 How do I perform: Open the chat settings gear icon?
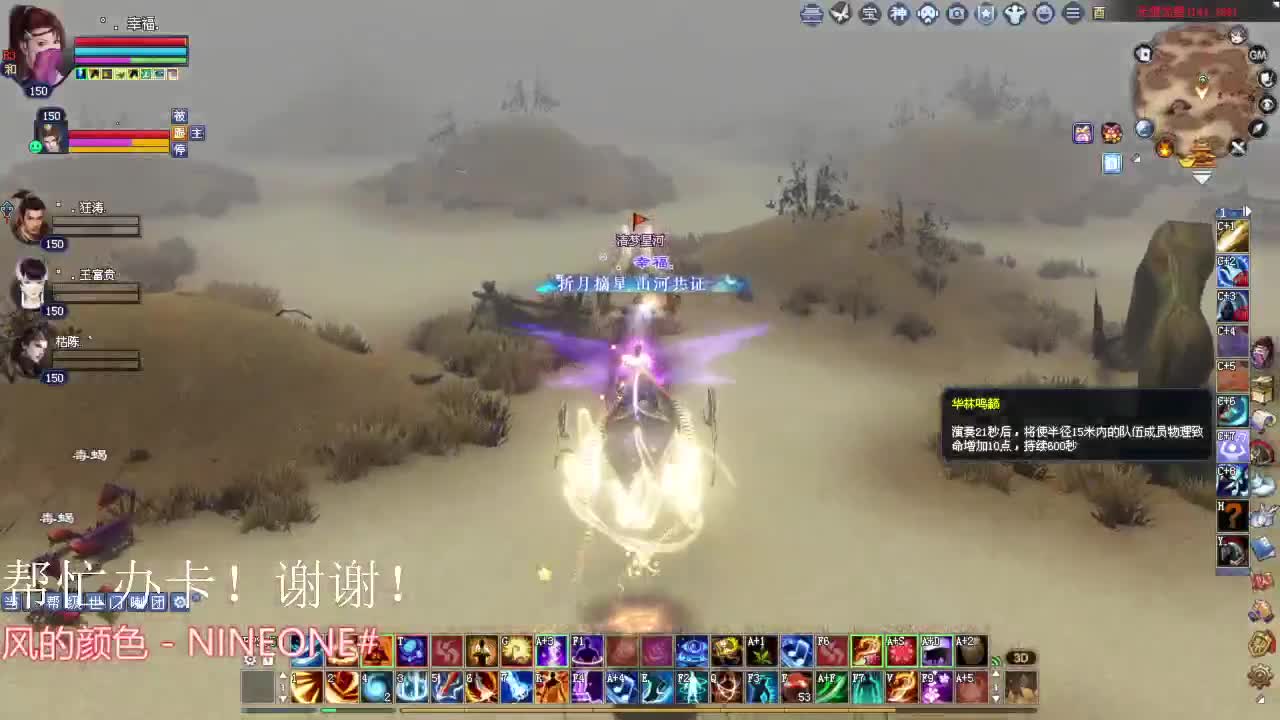(180, 602)
